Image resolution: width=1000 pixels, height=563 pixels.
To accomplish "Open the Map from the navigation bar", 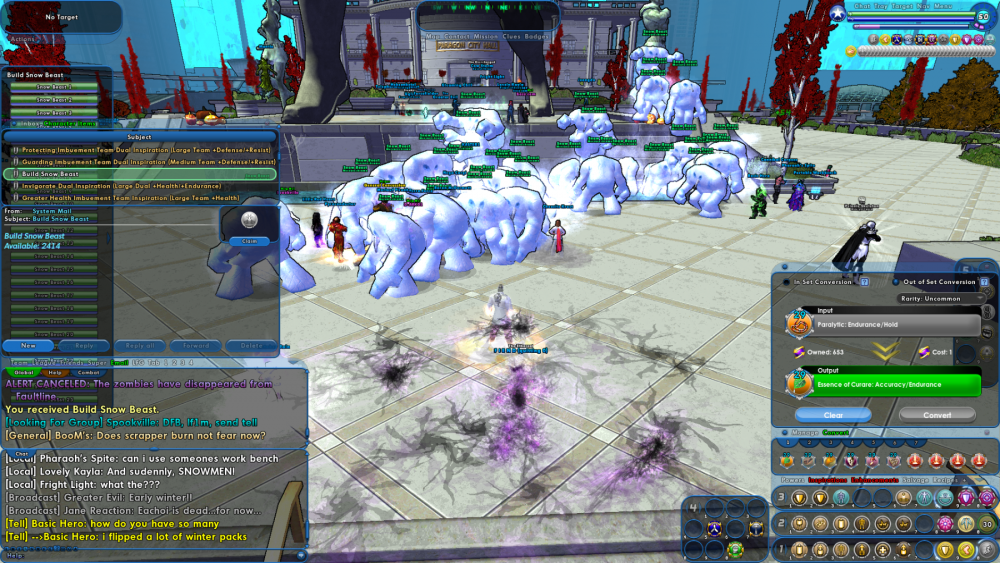I will click(x=433, y=36).
